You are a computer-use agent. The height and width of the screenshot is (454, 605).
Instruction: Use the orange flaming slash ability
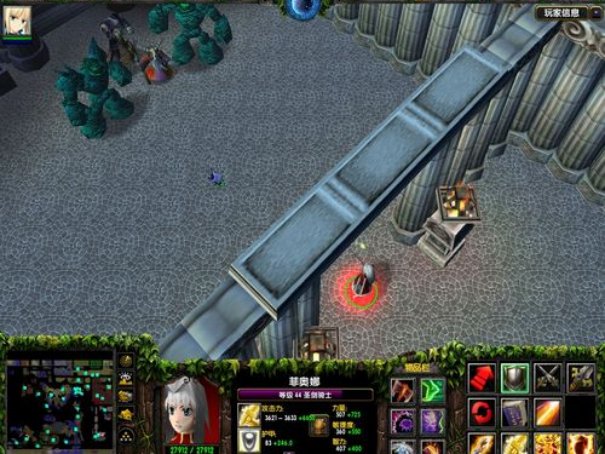coord(548,412)
